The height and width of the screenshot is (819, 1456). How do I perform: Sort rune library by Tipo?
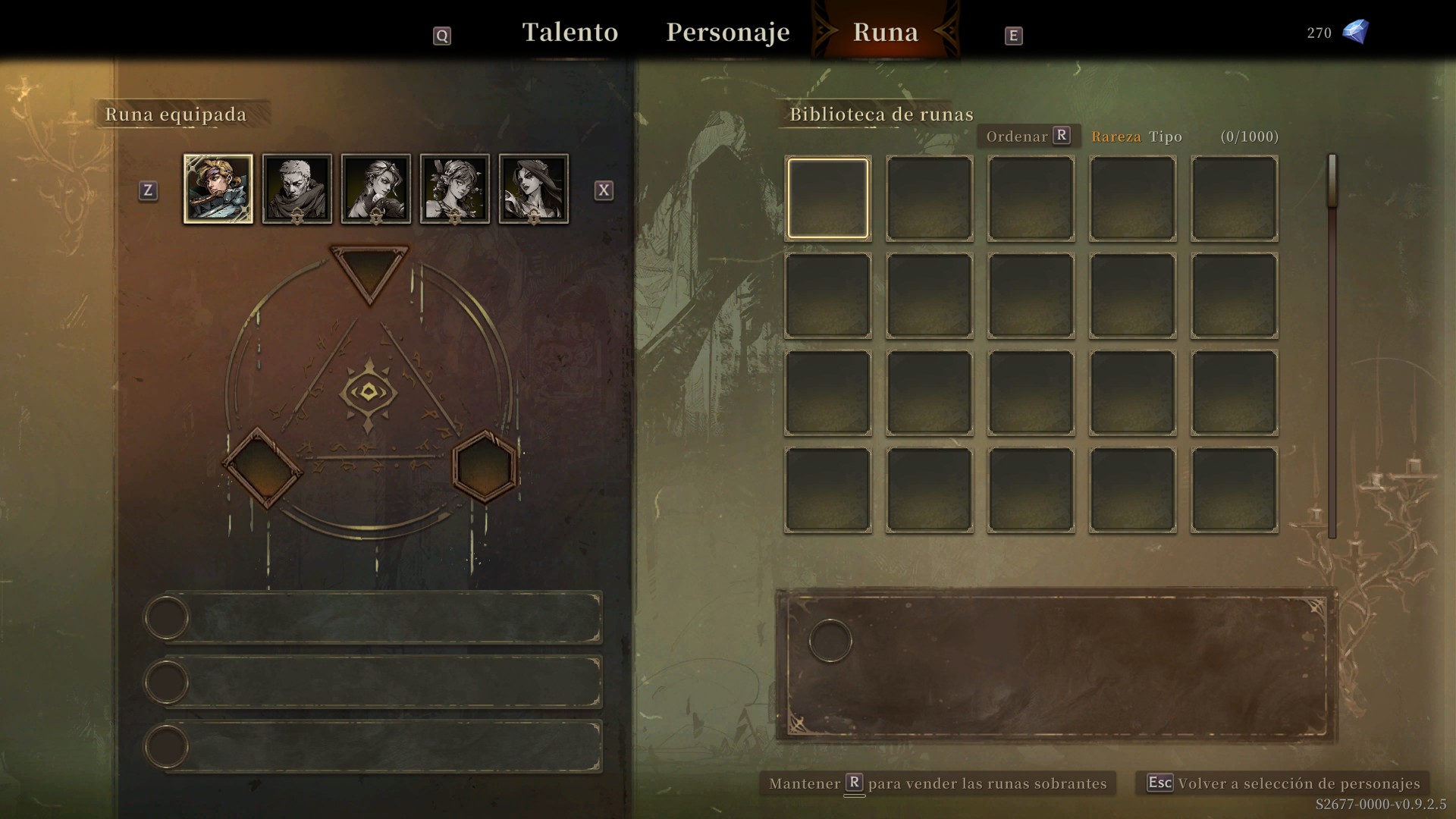(1166, 137)
